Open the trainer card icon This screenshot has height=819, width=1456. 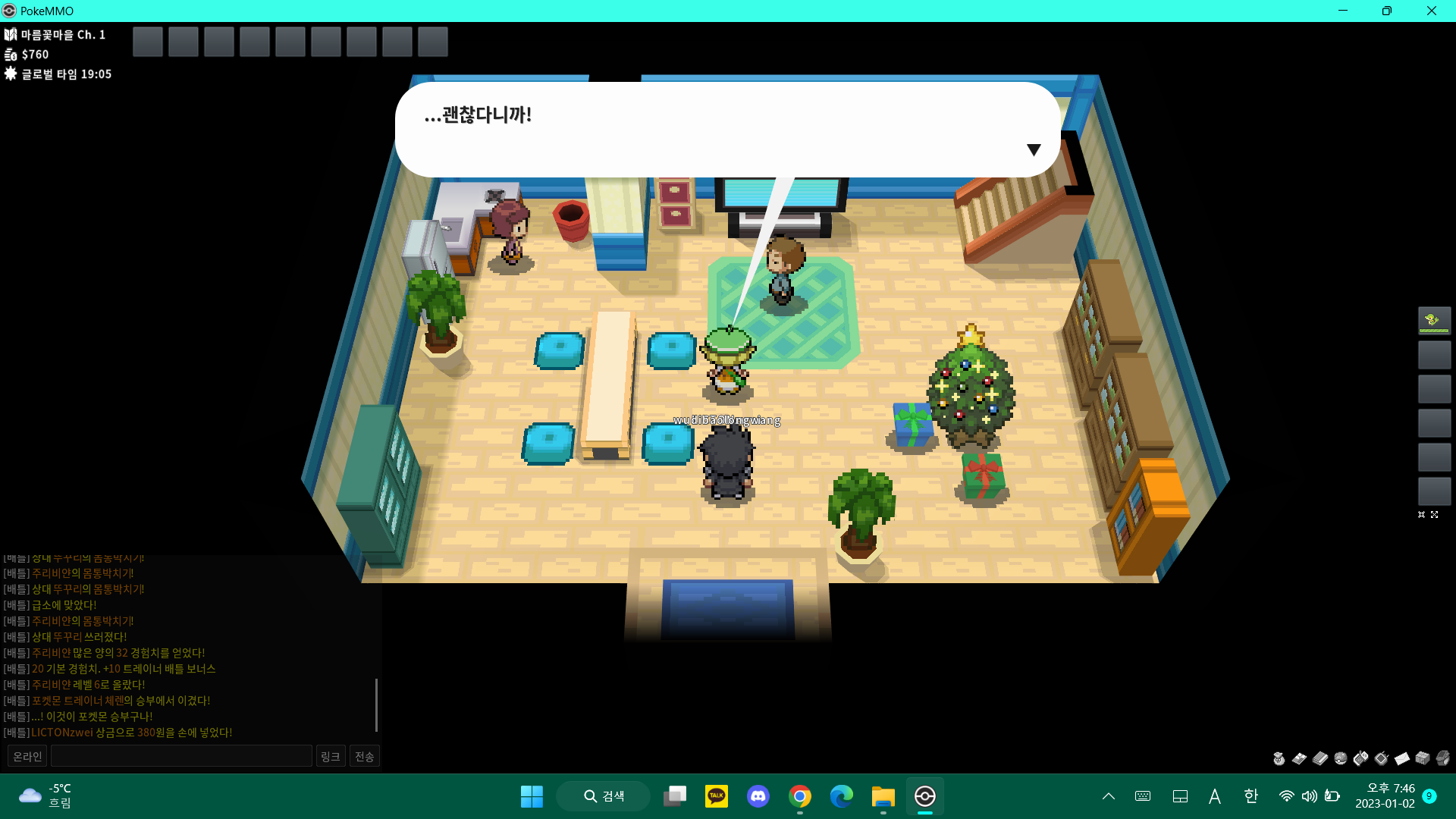click(x=1299, y=758)
